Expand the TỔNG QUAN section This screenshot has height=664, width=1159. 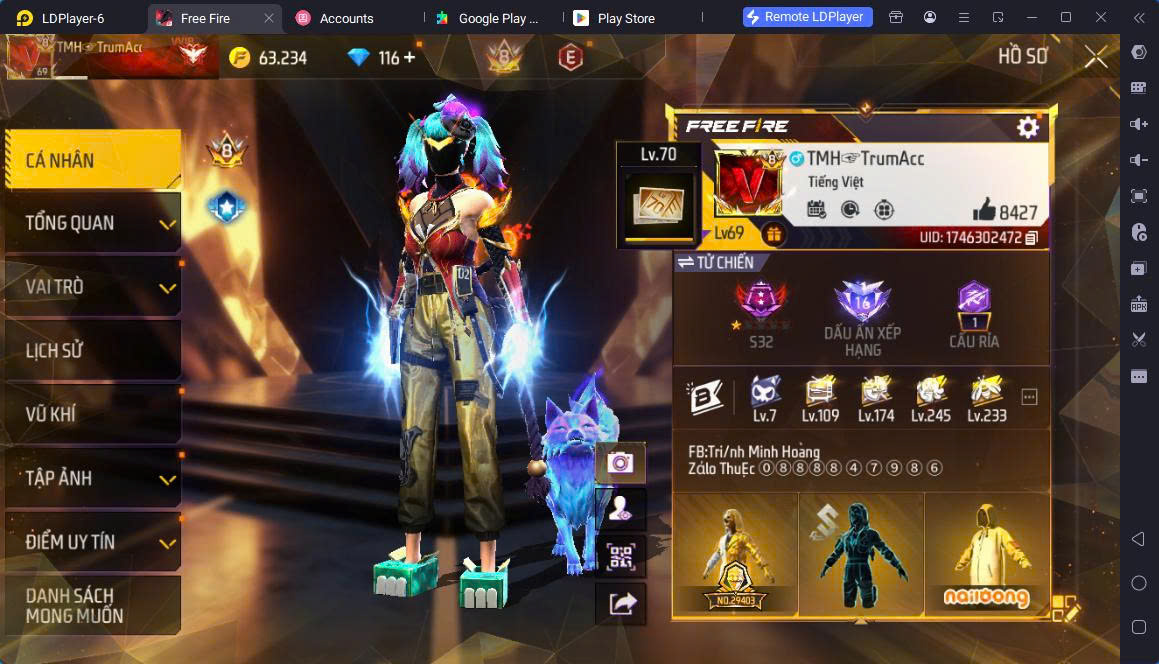point(92,223)
